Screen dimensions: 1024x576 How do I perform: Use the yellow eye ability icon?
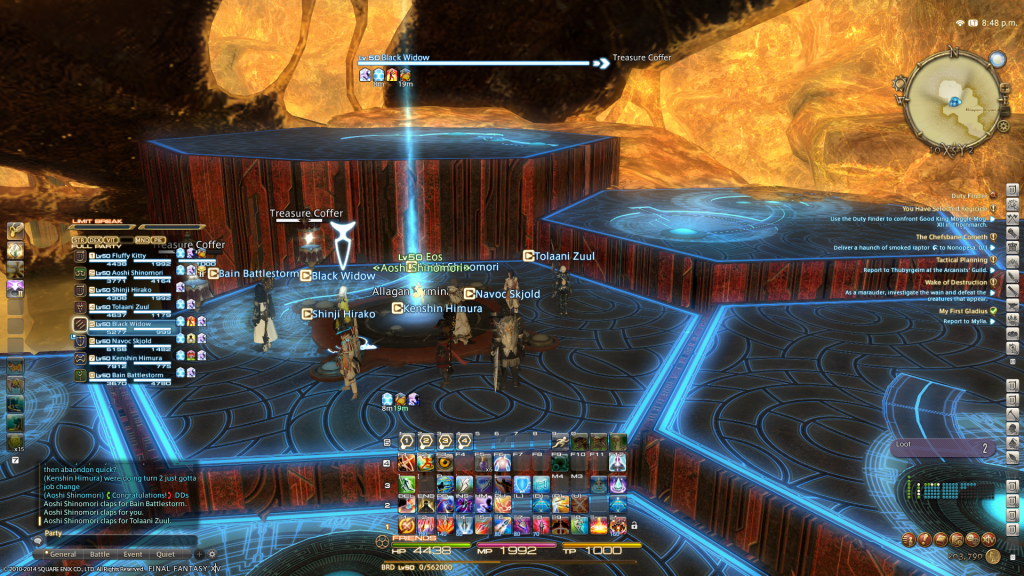[x=445, y=463]
